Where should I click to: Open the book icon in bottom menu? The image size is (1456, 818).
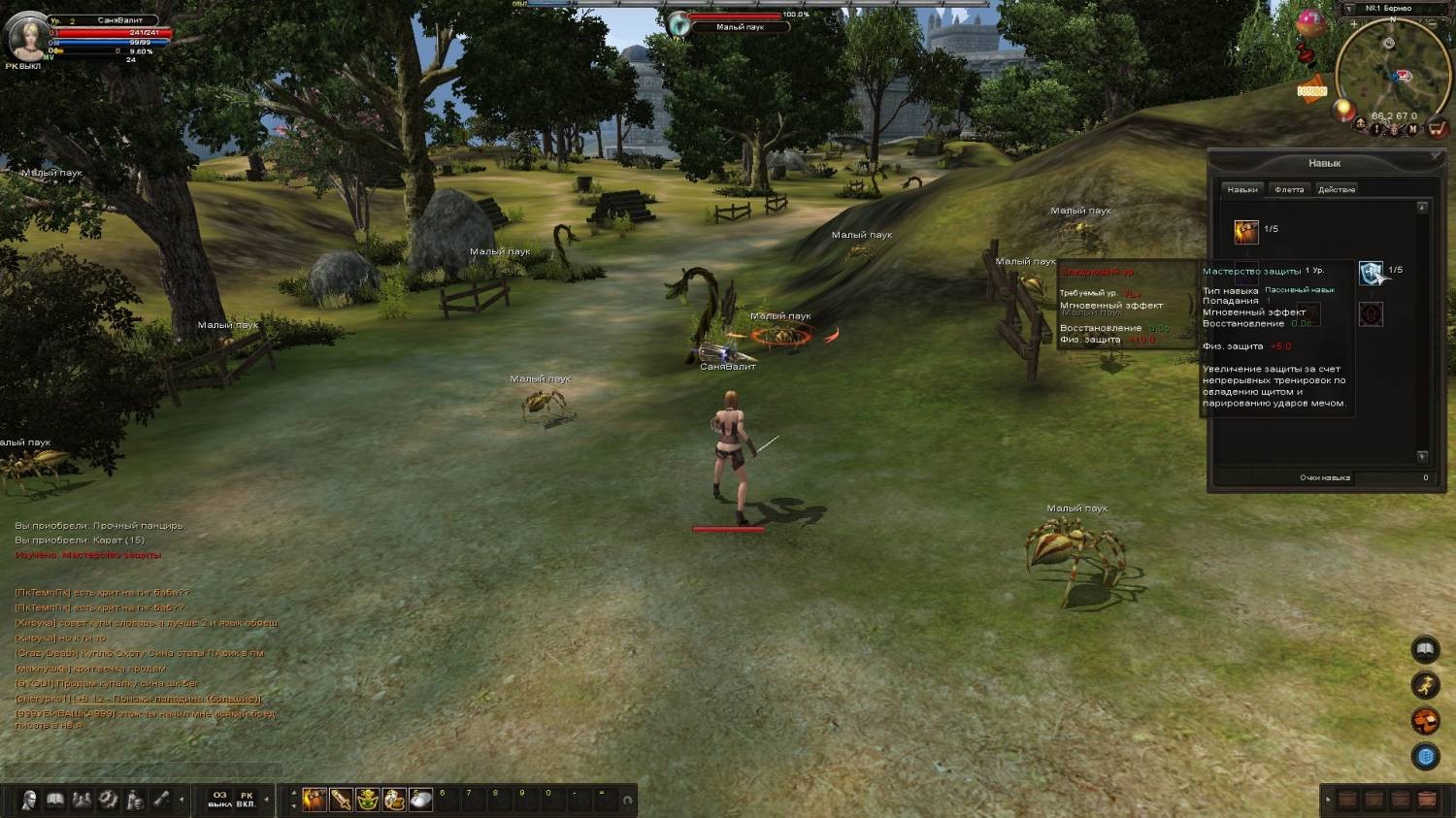[x=56, y=800]
